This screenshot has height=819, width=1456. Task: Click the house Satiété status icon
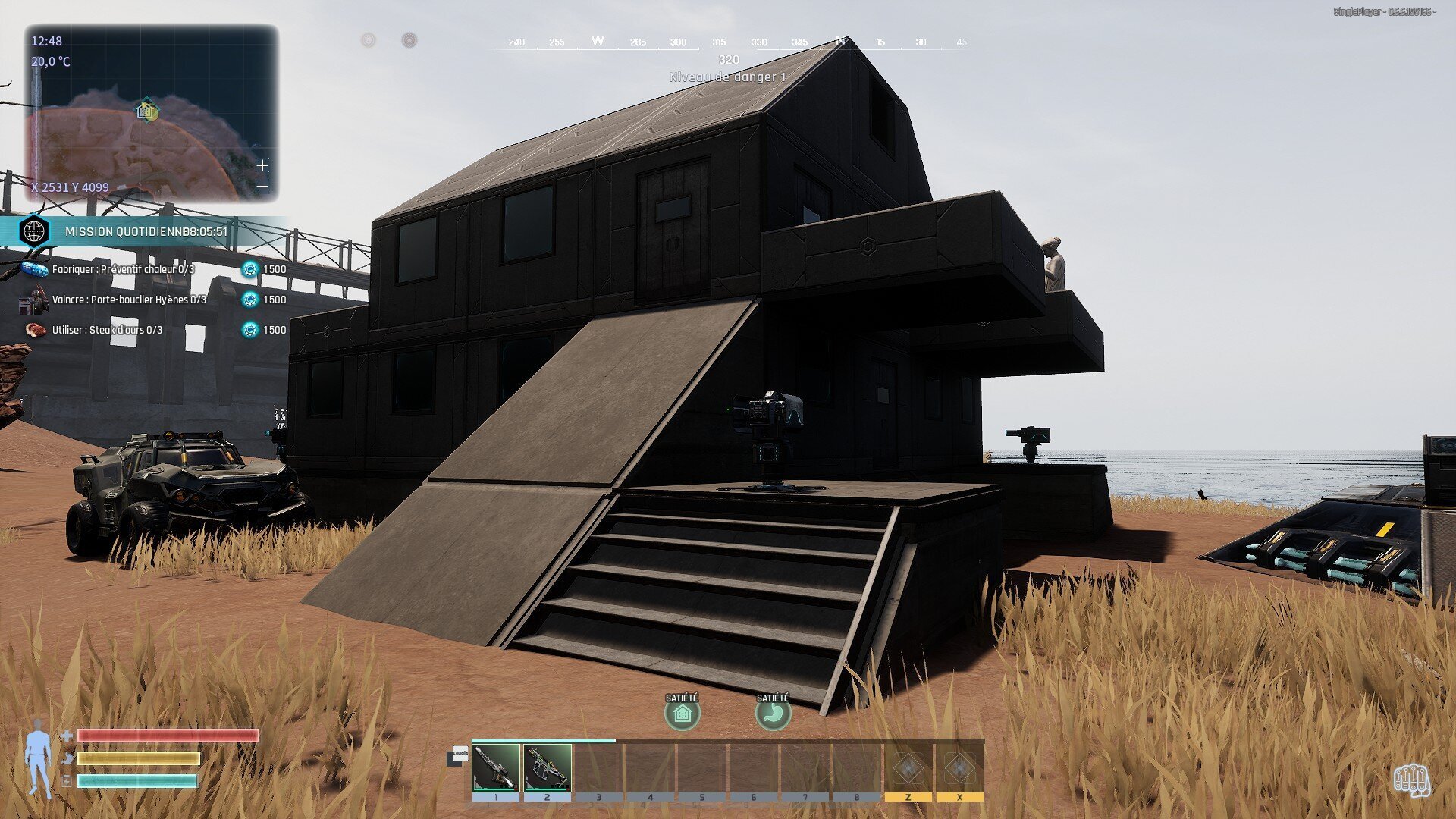pyautogui.click(x=682, y=714)
